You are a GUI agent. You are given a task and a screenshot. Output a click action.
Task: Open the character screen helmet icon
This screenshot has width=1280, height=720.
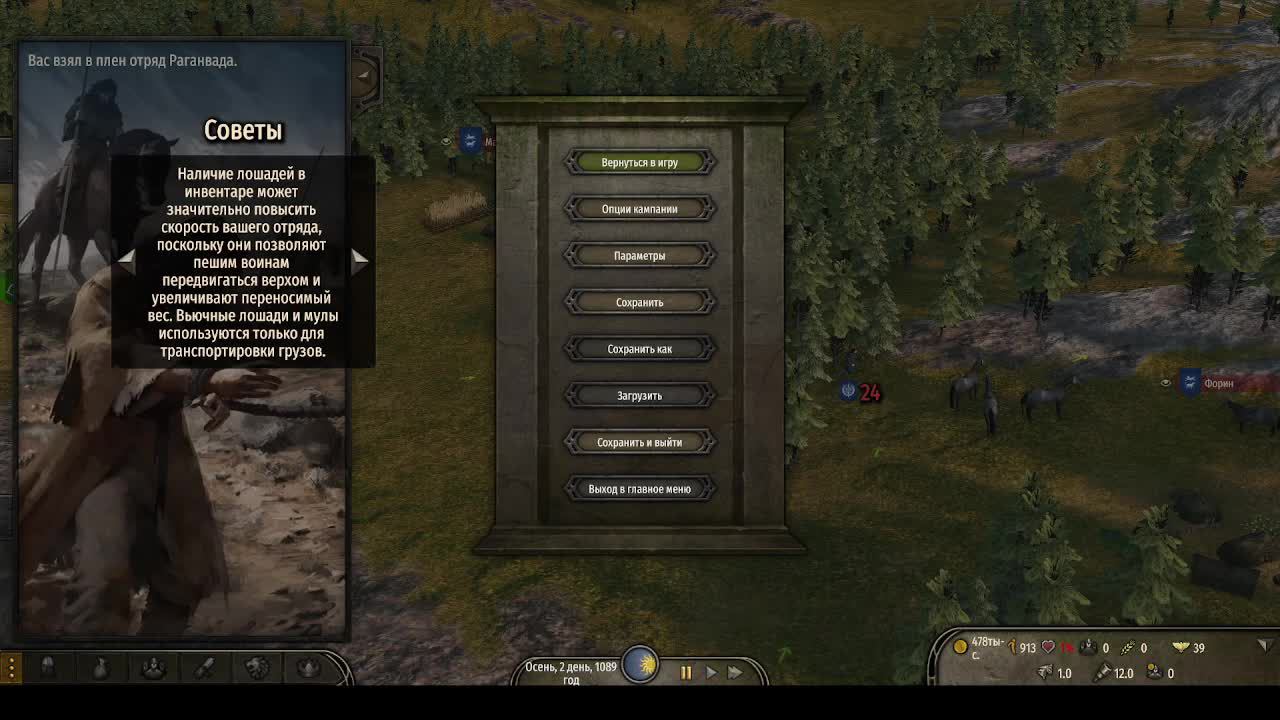click(x=48, y=668)
